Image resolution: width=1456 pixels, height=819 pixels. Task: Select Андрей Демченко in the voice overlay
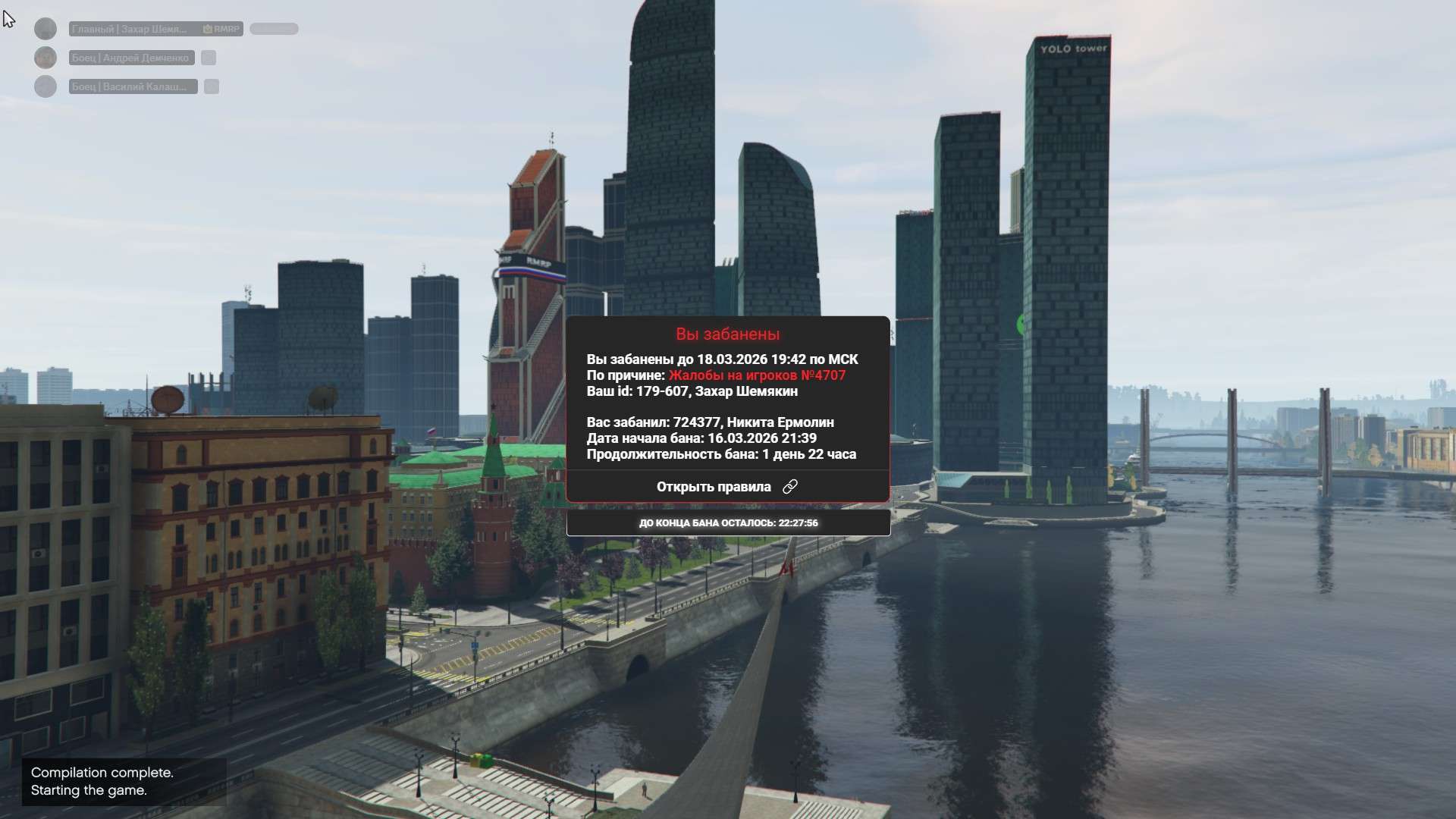tap(130, 58)
